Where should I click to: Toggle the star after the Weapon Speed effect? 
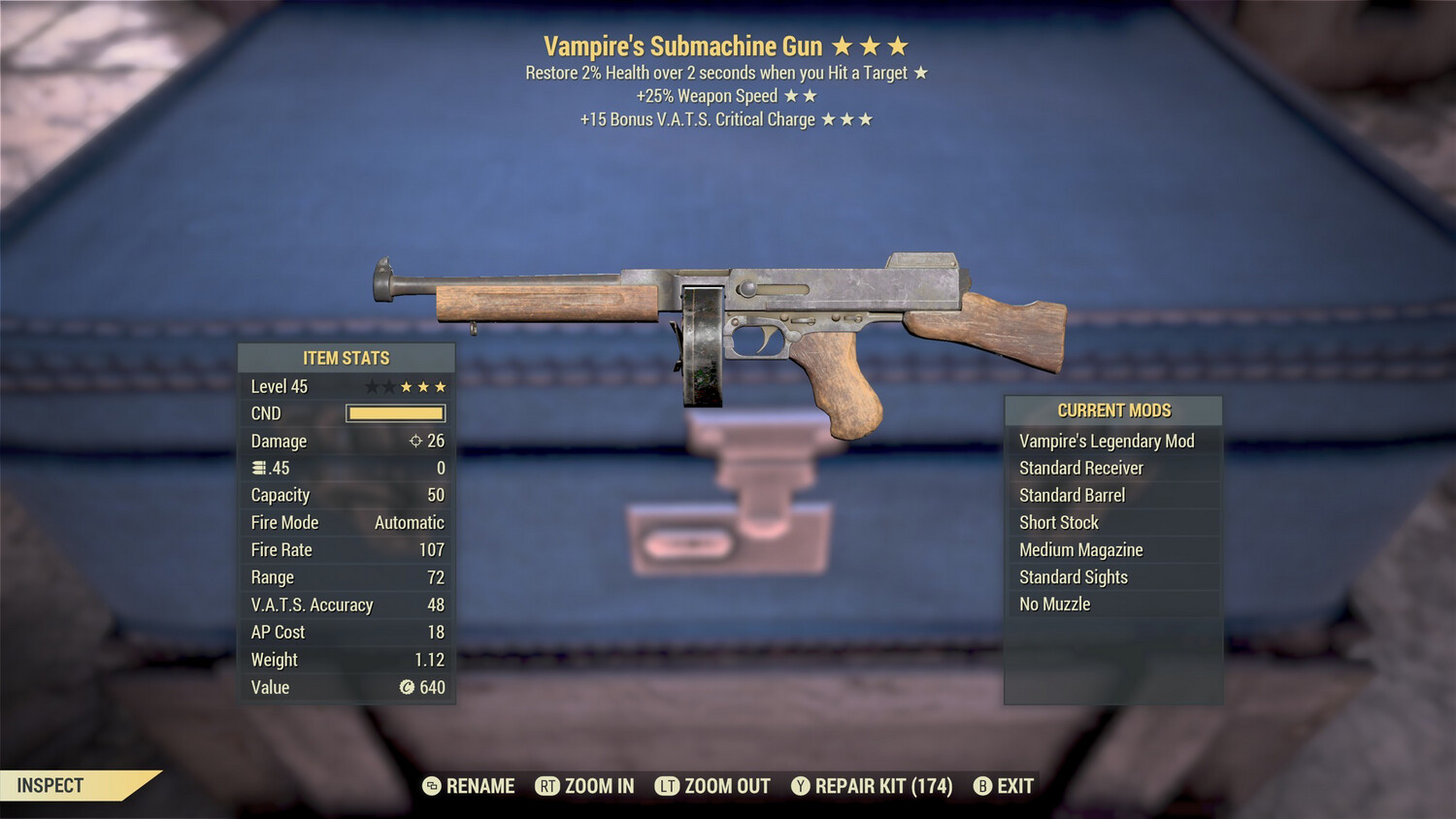click(x=793, y=95)
